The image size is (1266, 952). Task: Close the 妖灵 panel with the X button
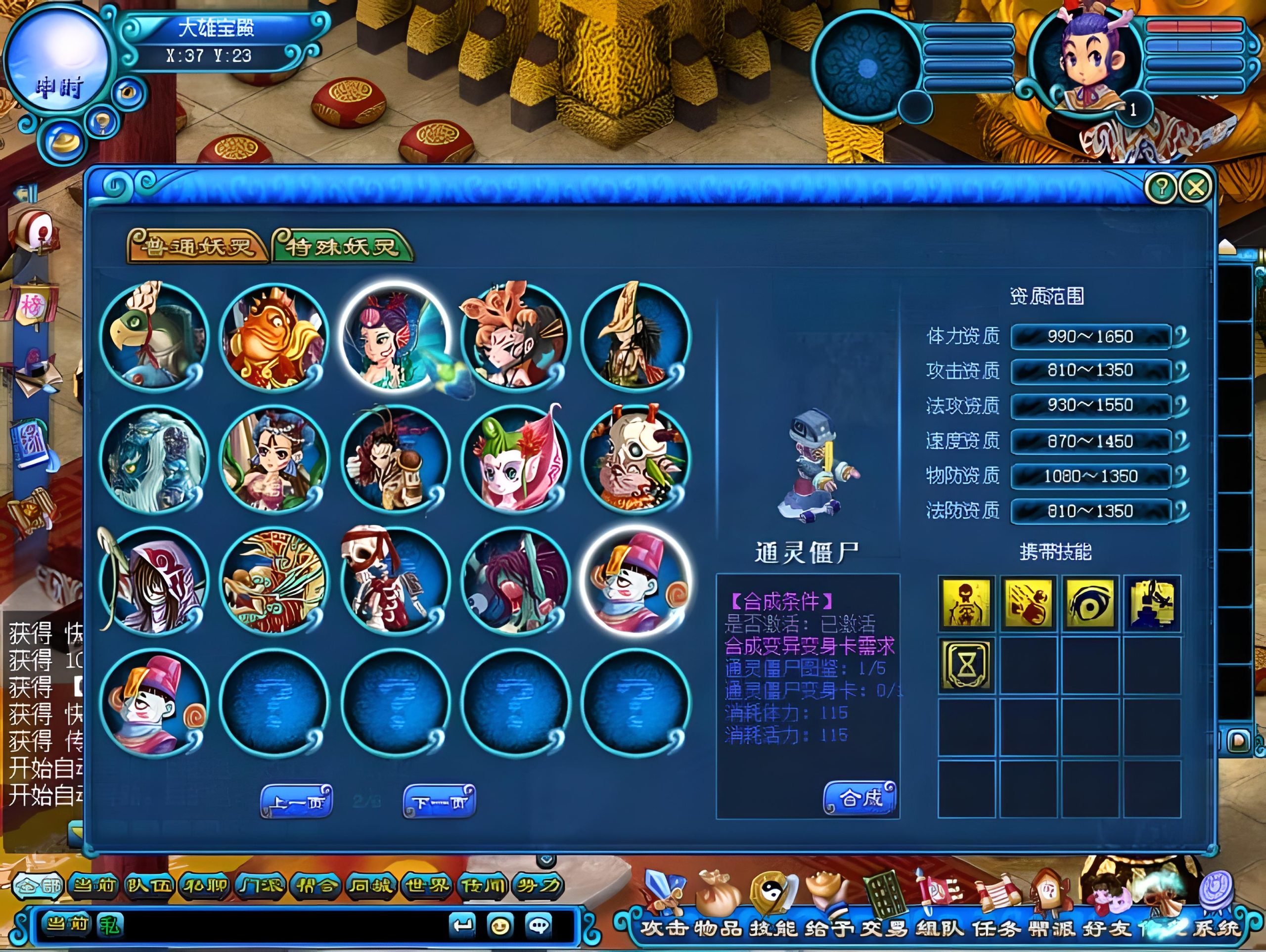(x=1196, y=187)
